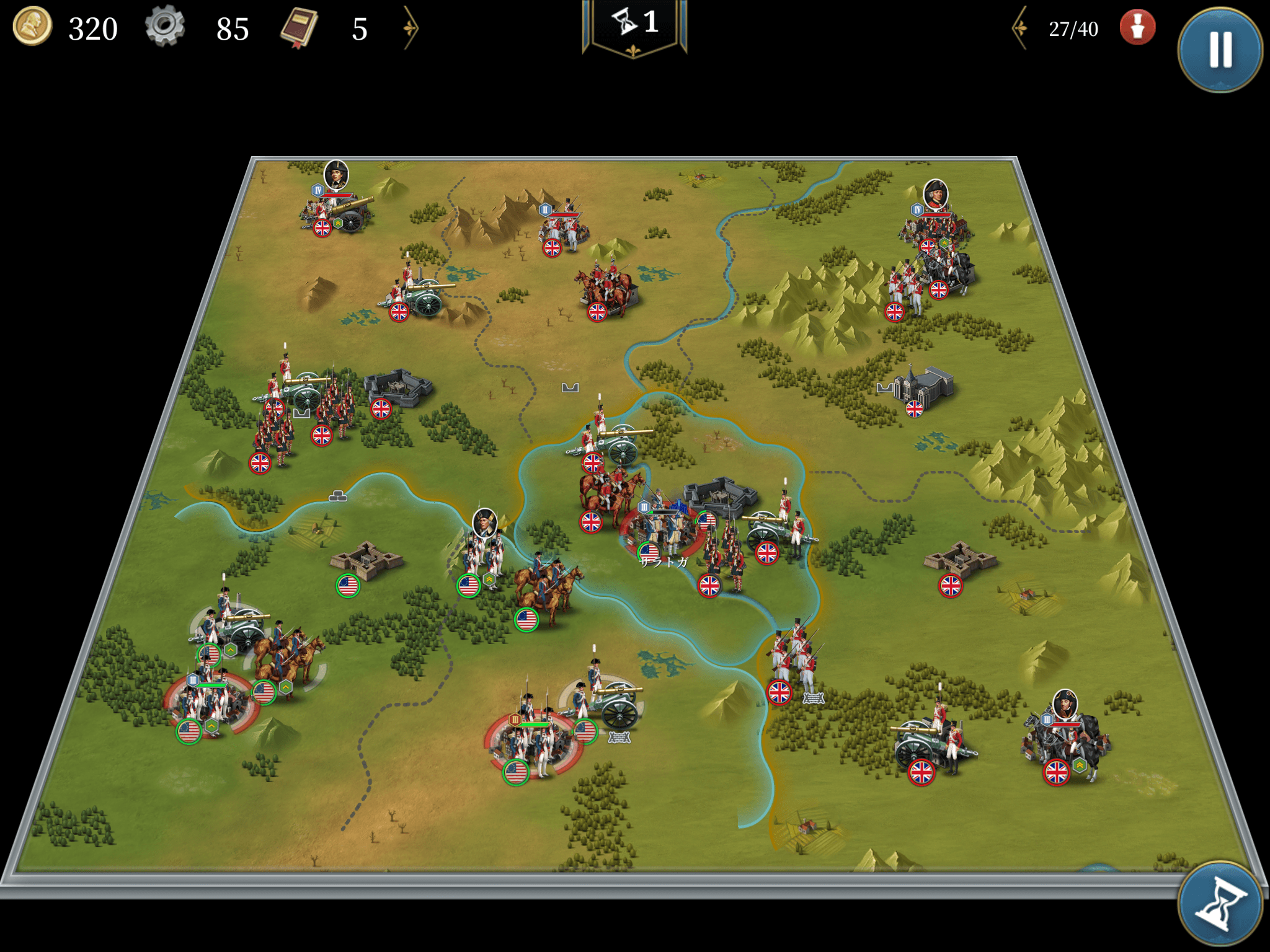End the turn with the hourglass button
The width and height of the screenshot is (1270, 952).
click(x=1219, y=904)
